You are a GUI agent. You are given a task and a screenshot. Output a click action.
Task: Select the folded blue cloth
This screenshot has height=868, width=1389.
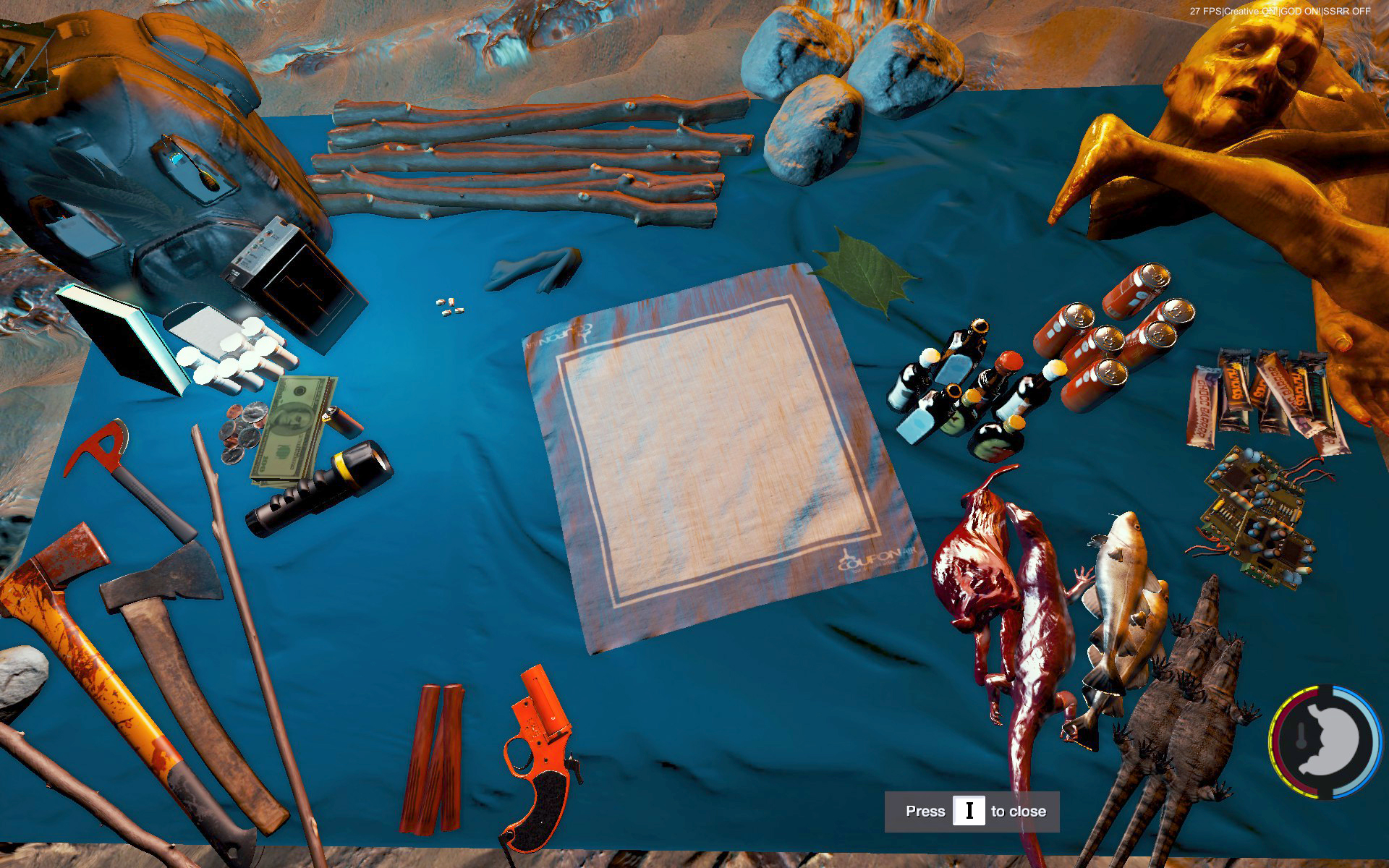pos(535,269)
